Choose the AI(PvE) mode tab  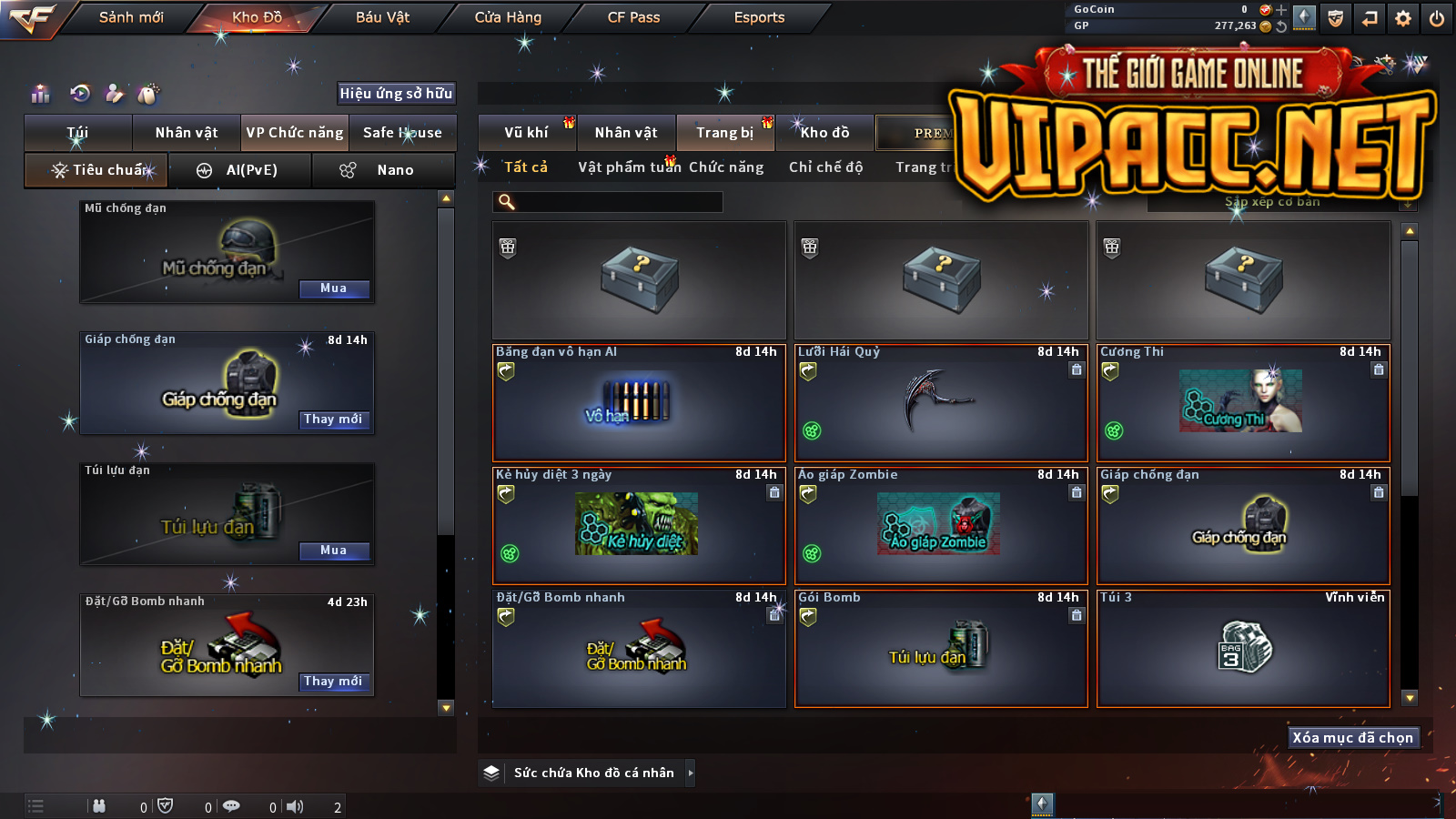(x=240, y=170)
